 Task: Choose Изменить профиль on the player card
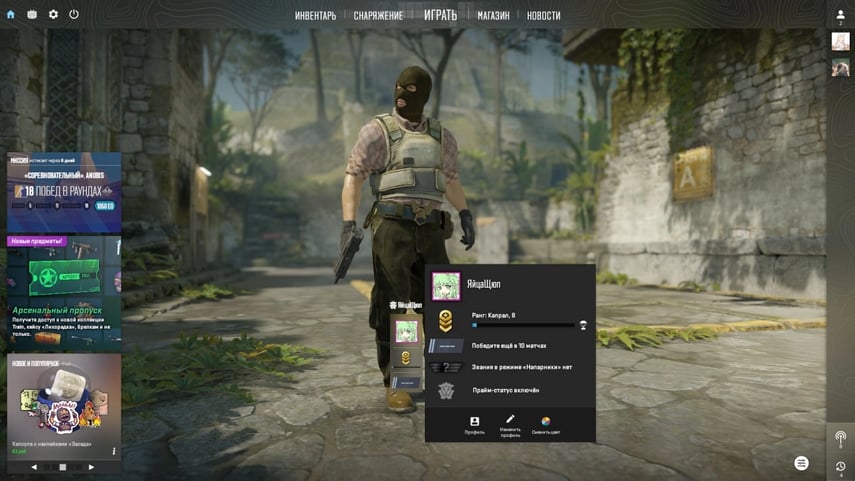pyautogui.click(x=510, y=425)
